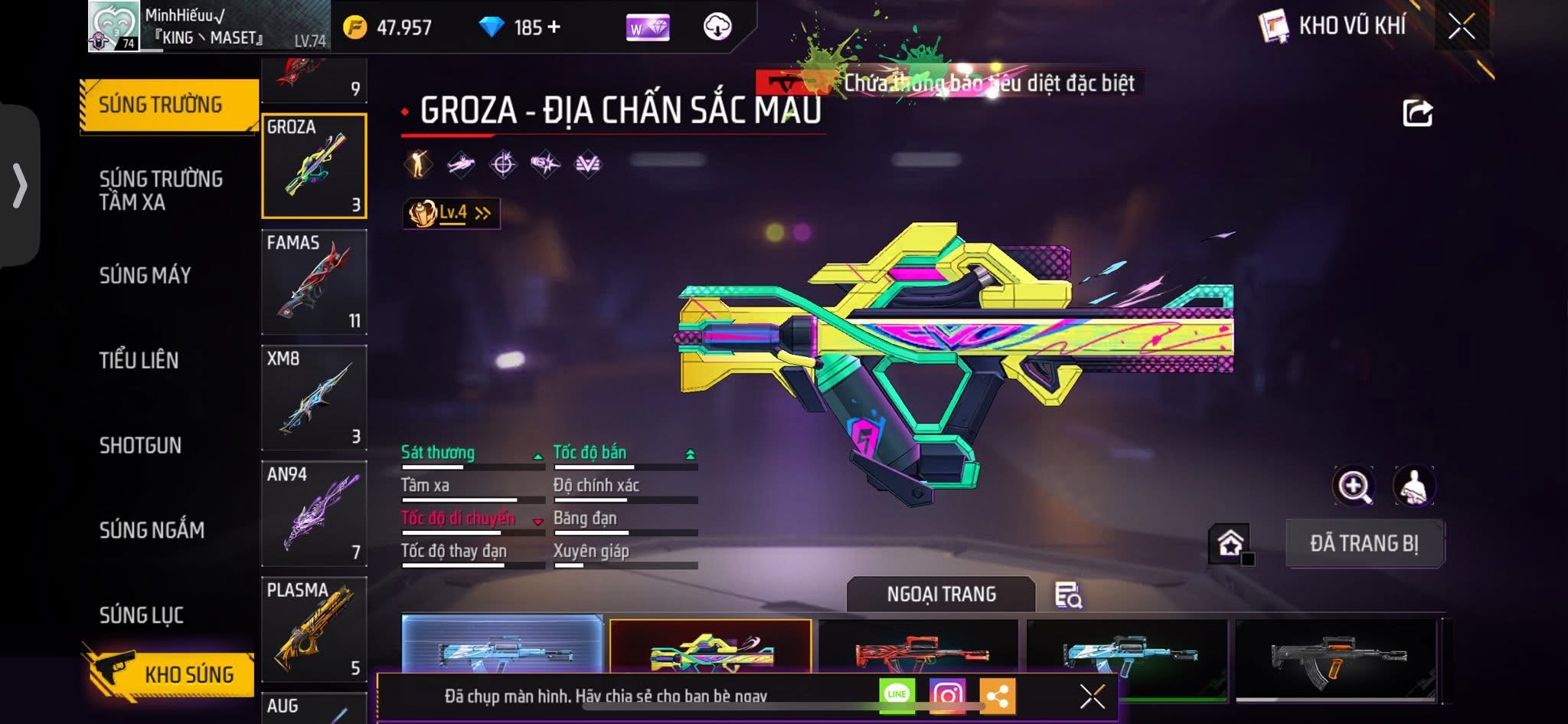Click the Đã Trang Bị button

coord(1364,543)
